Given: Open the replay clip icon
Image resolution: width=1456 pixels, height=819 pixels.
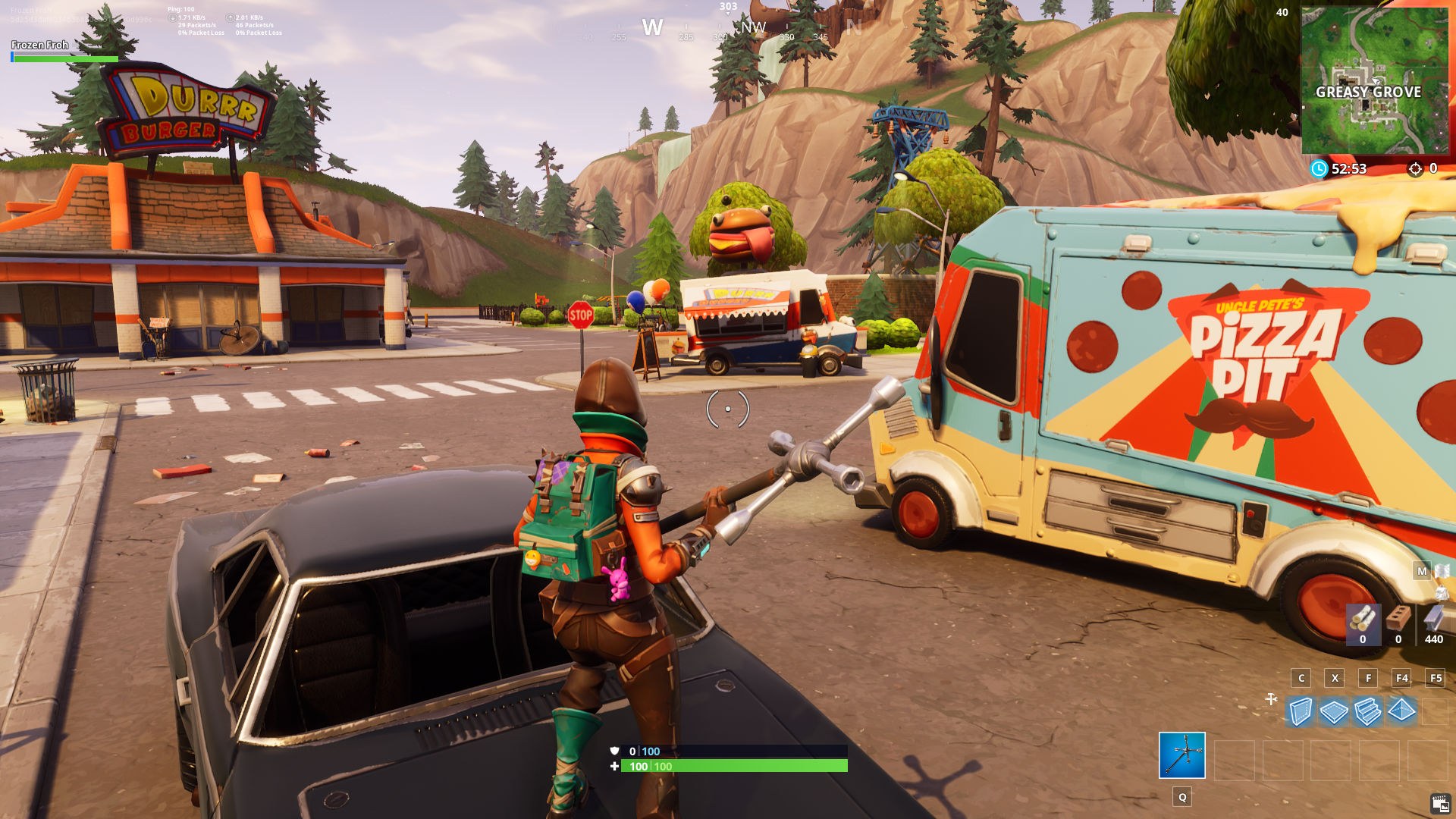Looking at the screenshot, I should point(1440,803).
